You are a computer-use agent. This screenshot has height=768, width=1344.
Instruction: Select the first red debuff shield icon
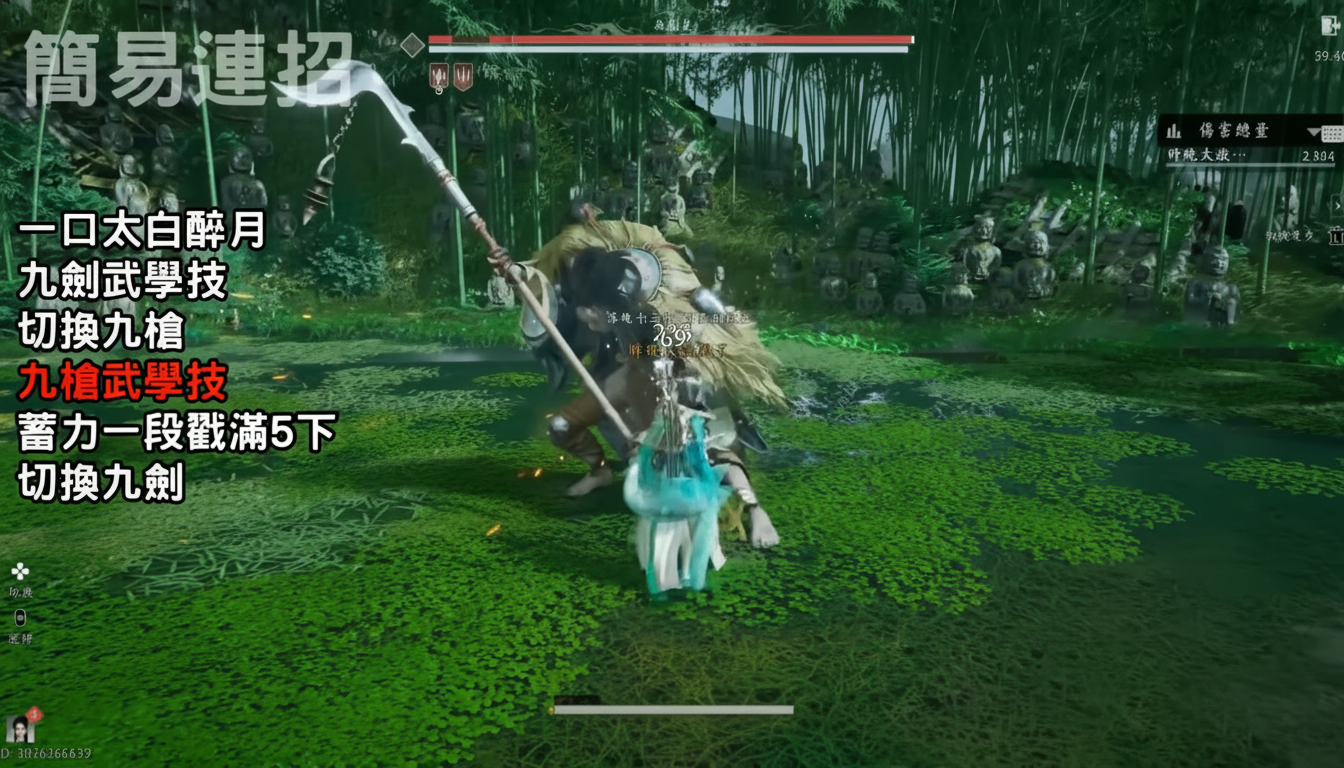[438, 74]
